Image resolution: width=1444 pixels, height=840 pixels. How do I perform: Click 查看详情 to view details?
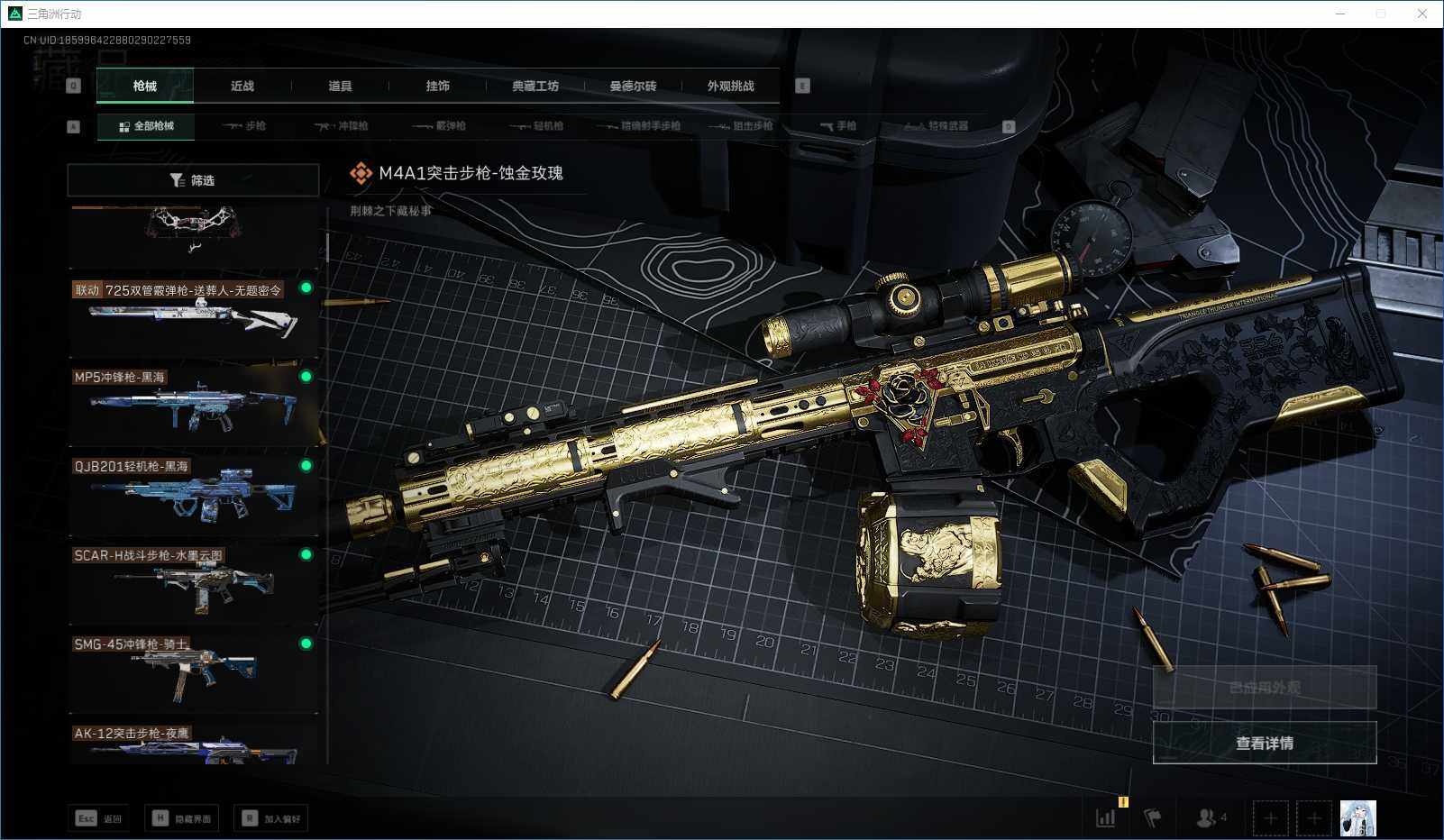pos(1264,743)
